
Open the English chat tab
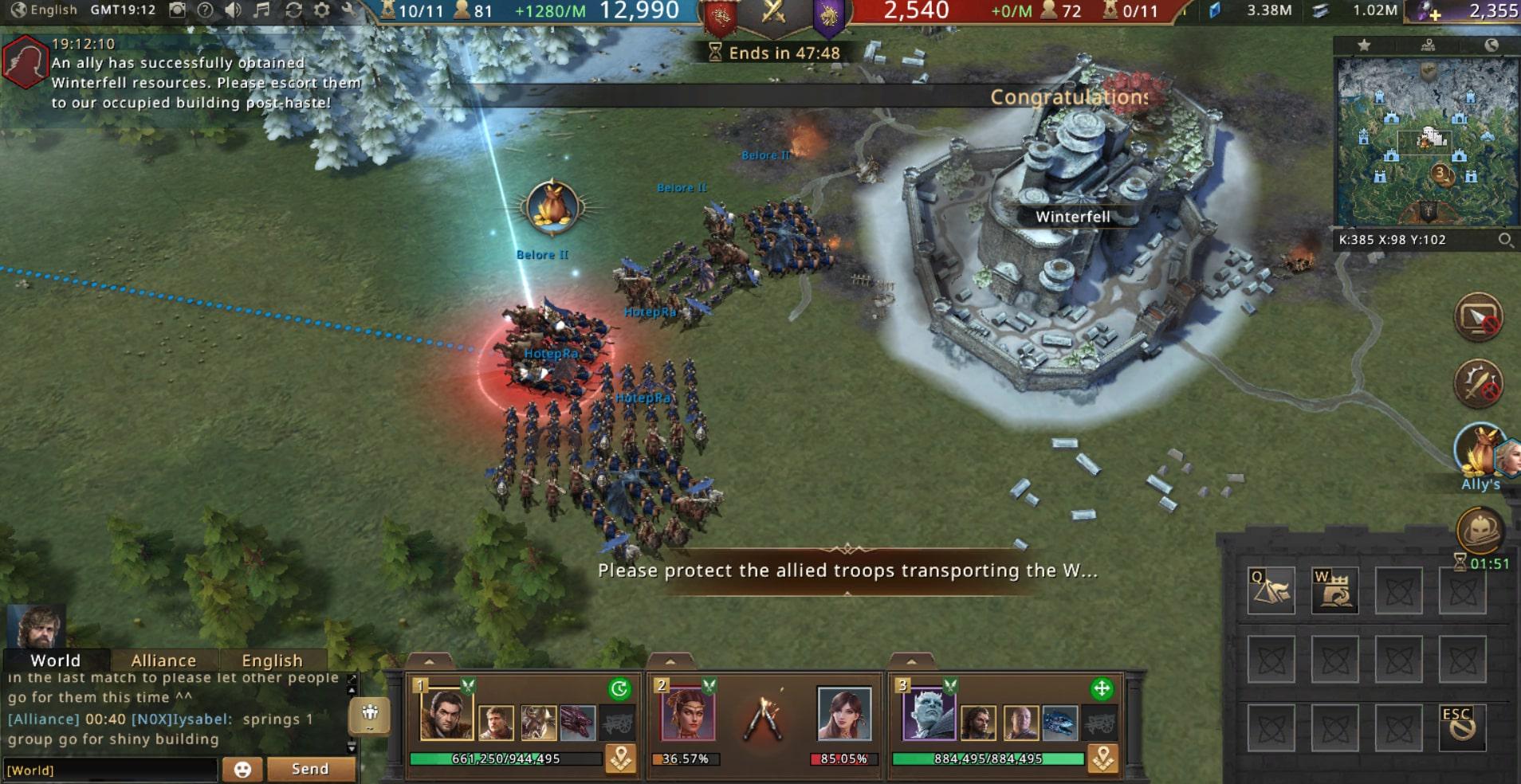pyautogui.click(x=272, y=661)
